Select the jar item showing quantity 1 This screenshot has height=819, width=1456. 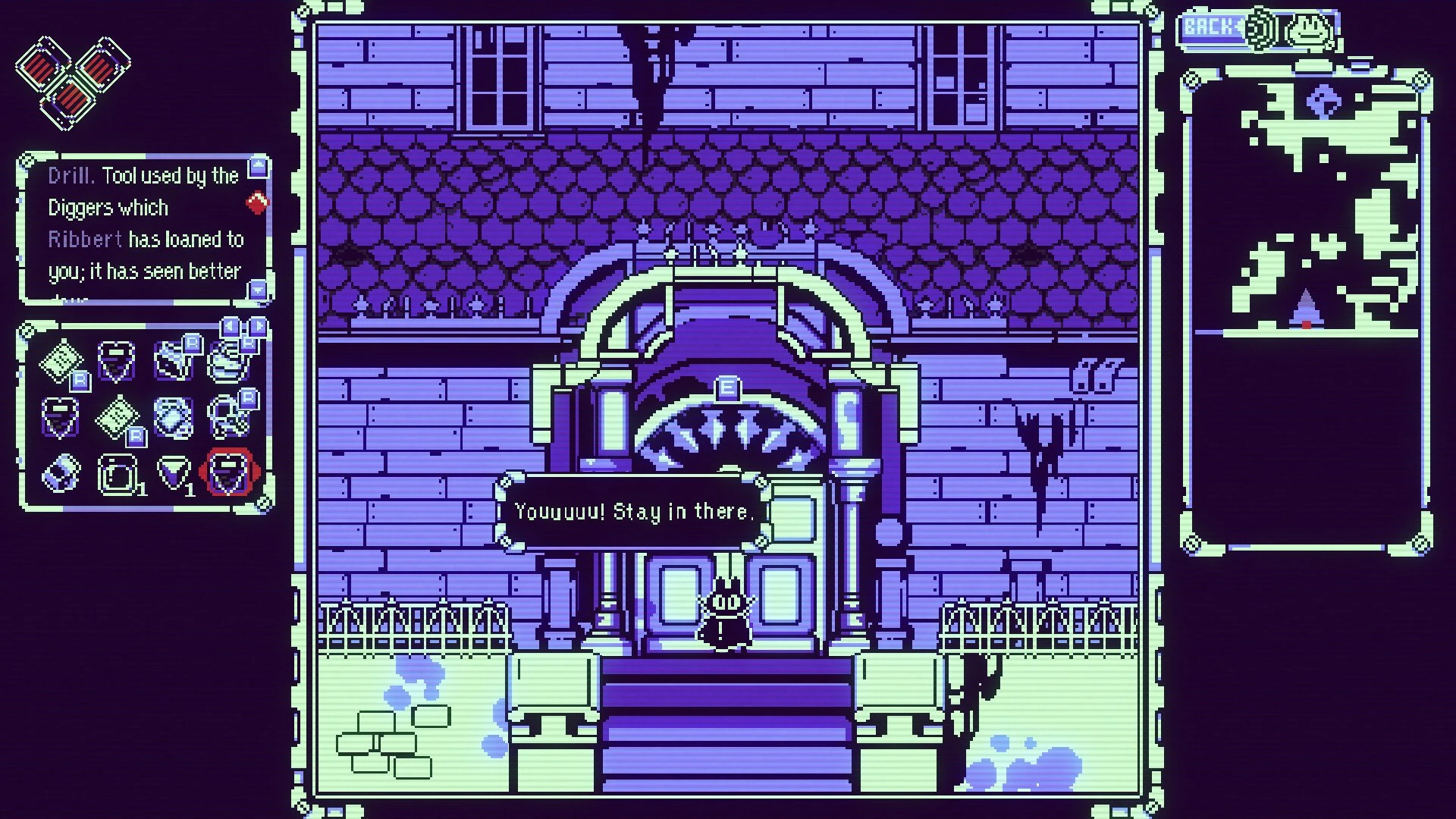(x=118, y=474)
